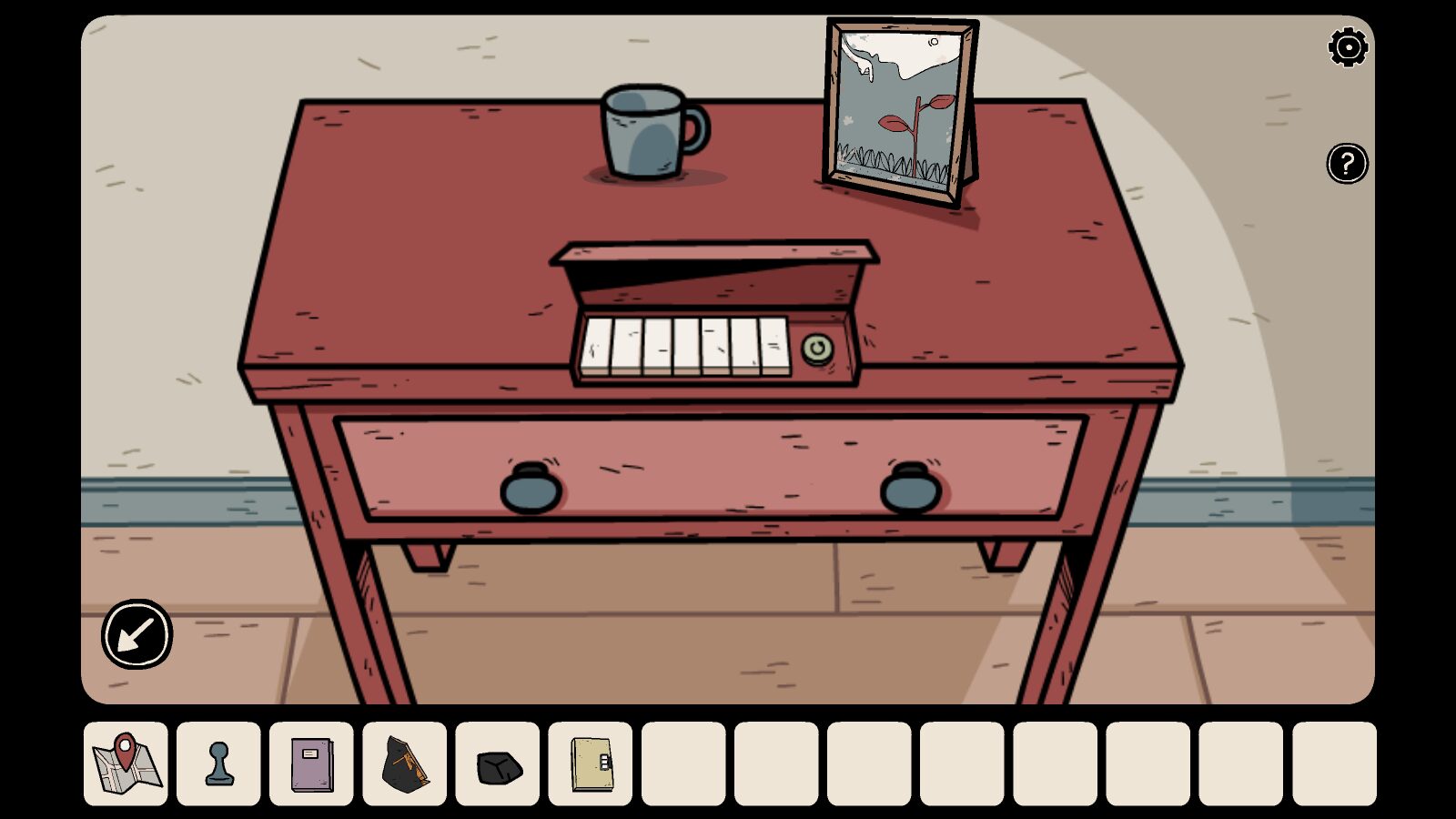The width and height of the screenshot is (1456, 819).
Task: Select the locked beige diary item
Action: click(x=591, y=763)
